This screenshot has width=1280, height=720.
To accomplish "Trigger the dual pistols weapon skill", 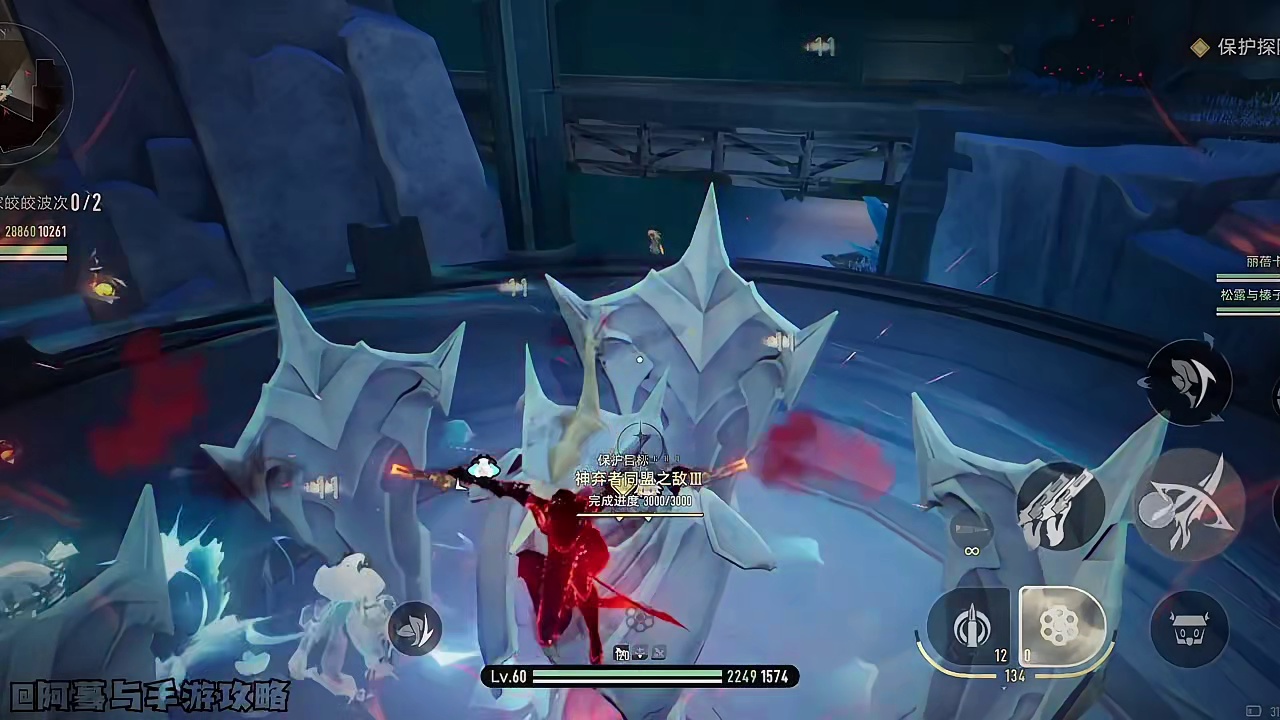I will [x=1060, y=506].
